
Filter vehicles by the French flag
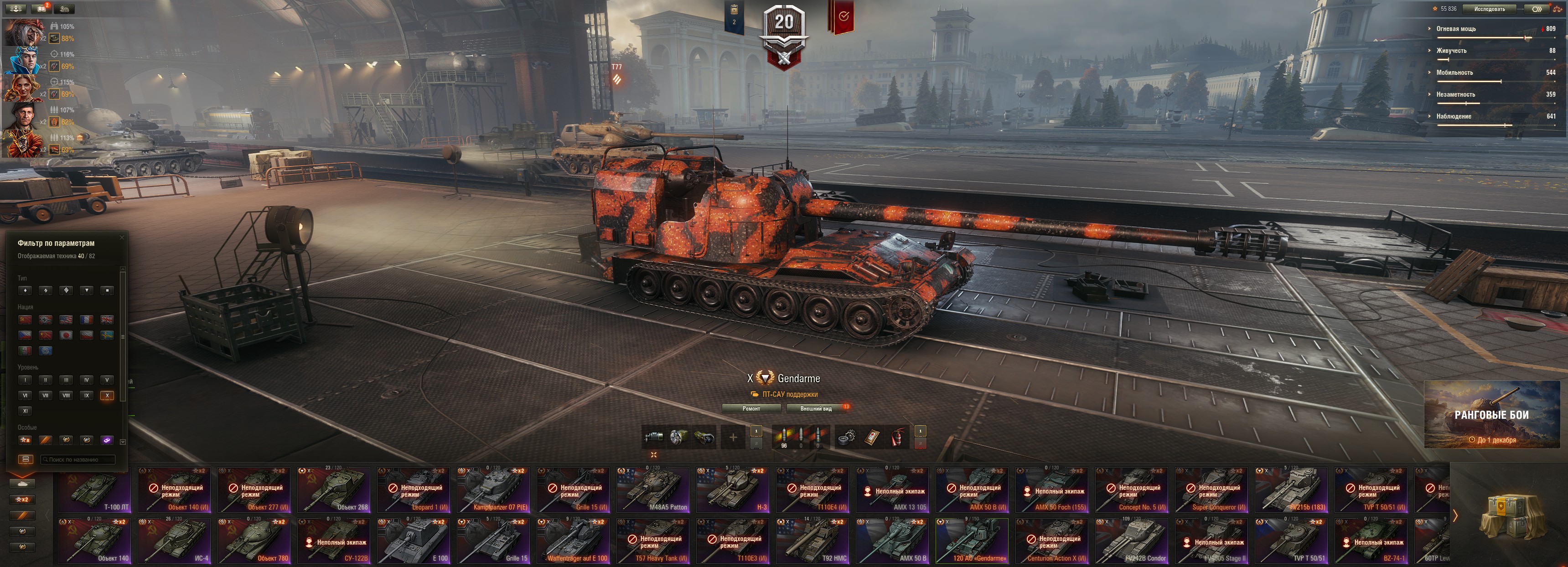point(87,319)
